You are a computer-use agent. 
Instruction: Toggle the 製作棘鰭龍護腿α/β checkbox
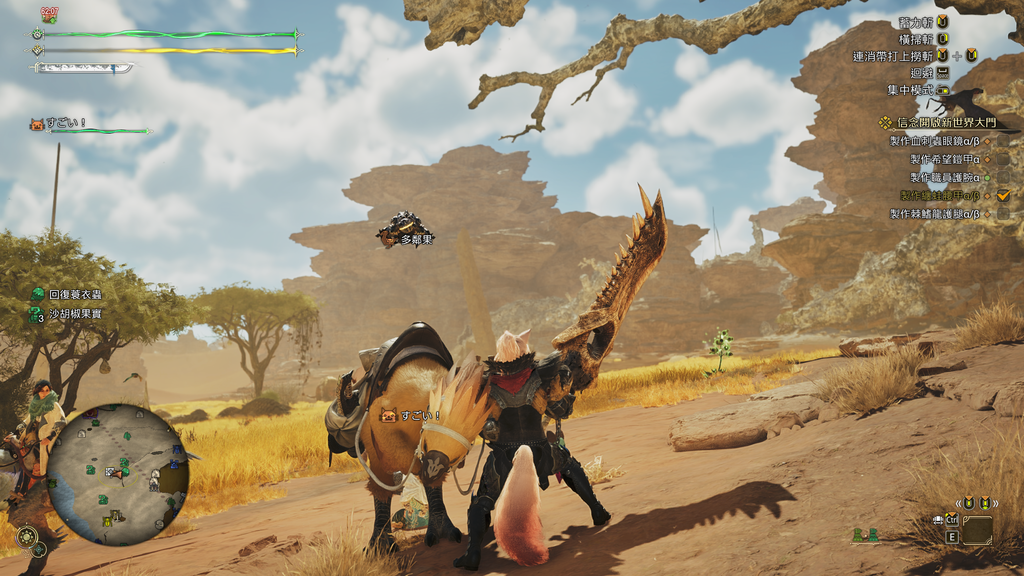click(x=1003, y=213)
